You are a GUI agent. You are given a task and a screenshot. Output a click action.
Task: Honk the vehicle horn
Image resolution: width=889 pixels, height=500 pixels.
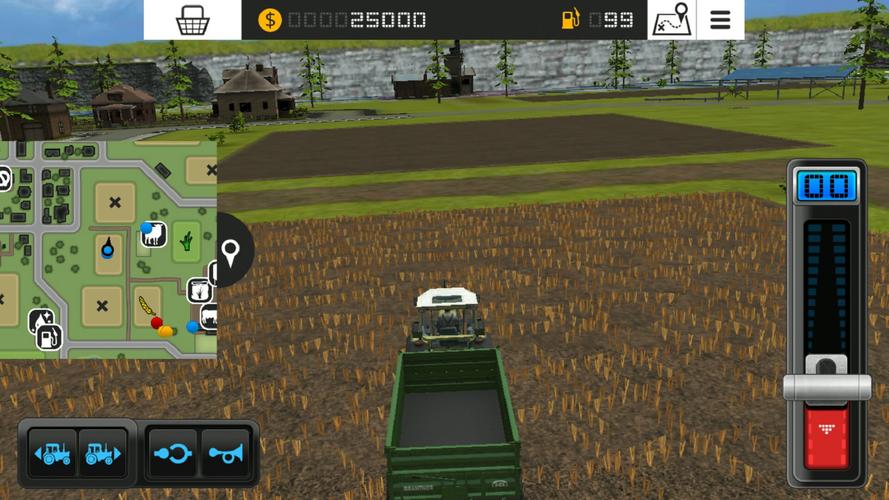pyautogui.click(x=226, y=453)
